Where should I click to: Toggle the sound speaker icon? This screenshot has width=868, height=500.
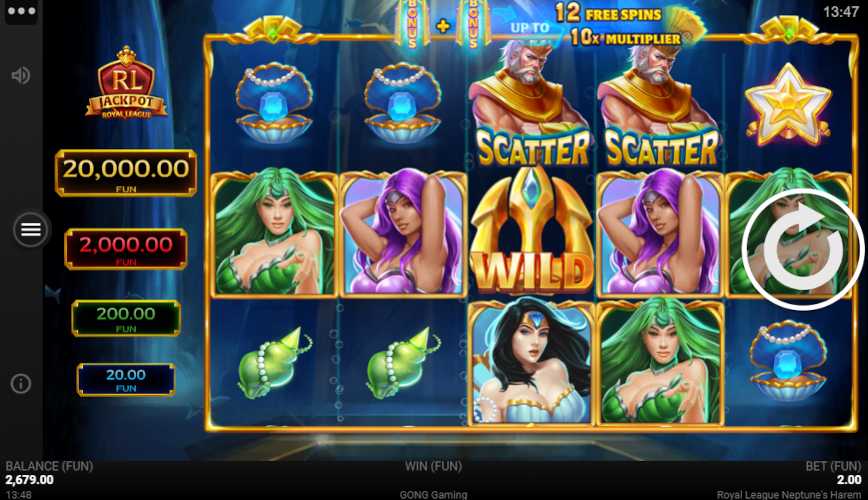20,76
